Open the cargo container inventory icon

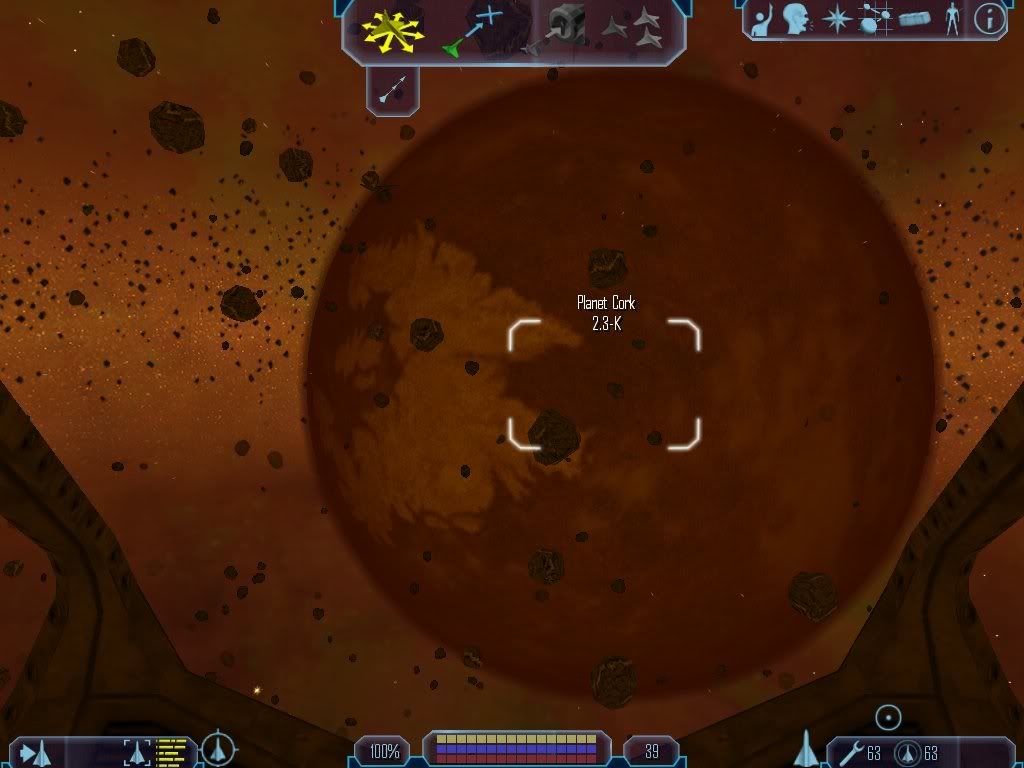(x=916, y=20)
